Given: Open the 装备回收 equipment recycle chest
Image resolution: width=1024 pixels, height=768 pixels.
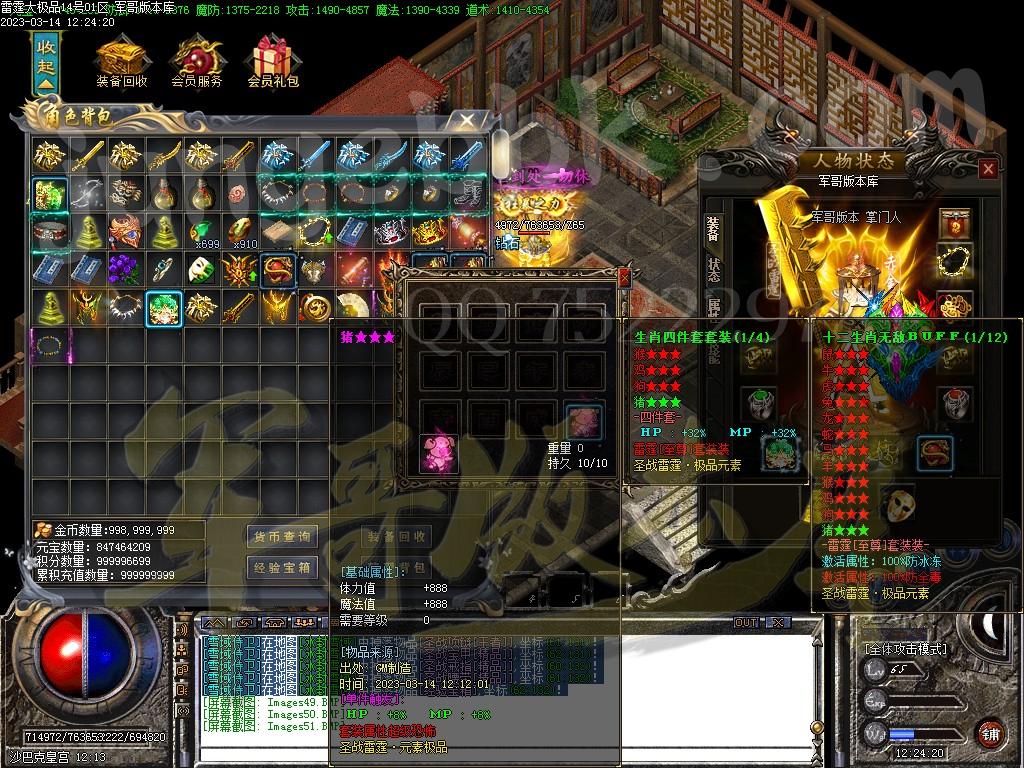Looking at the screenshot, I should [x=122, y=62].
